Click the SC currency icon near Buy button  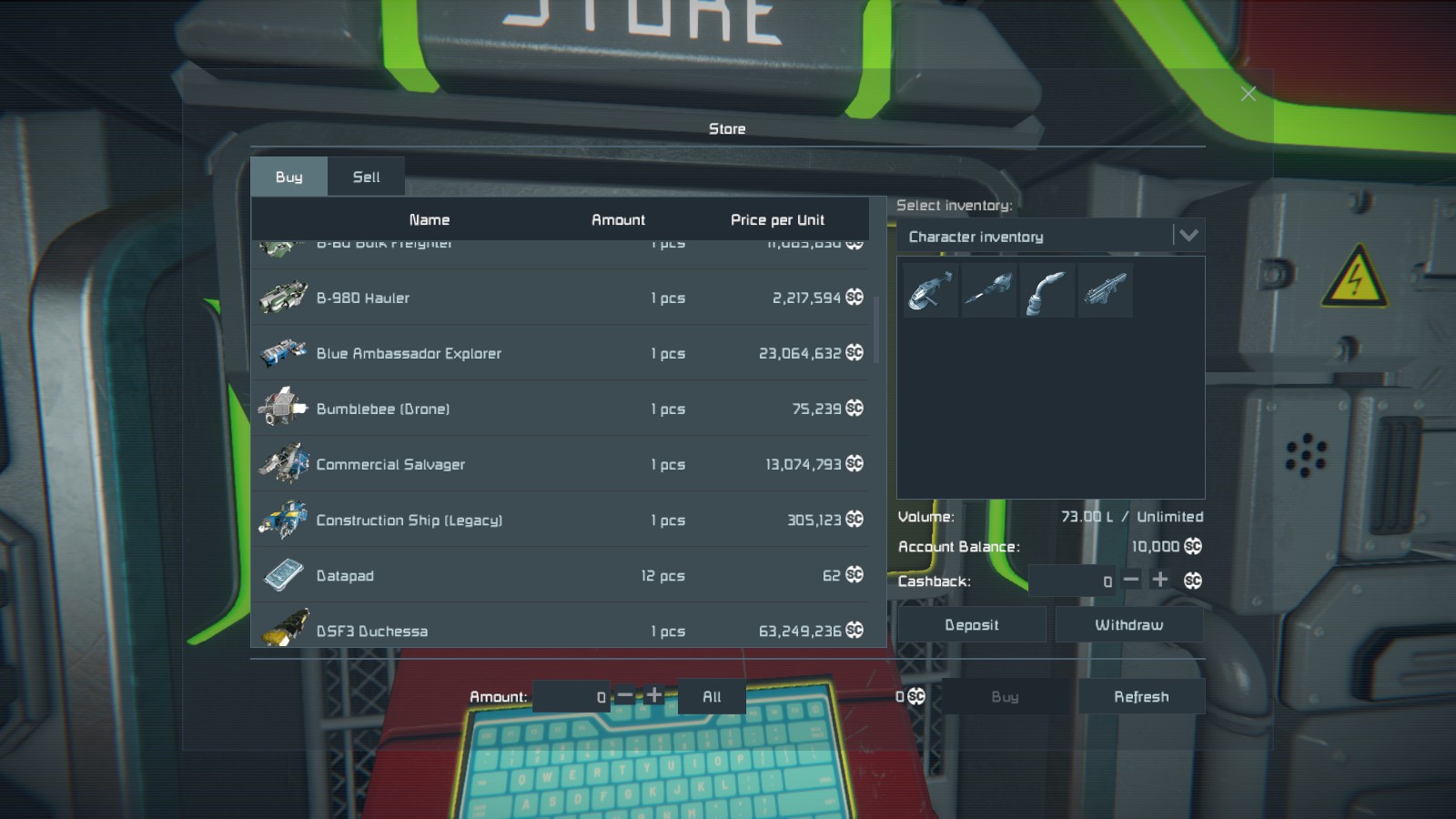[x=915, y=696]
